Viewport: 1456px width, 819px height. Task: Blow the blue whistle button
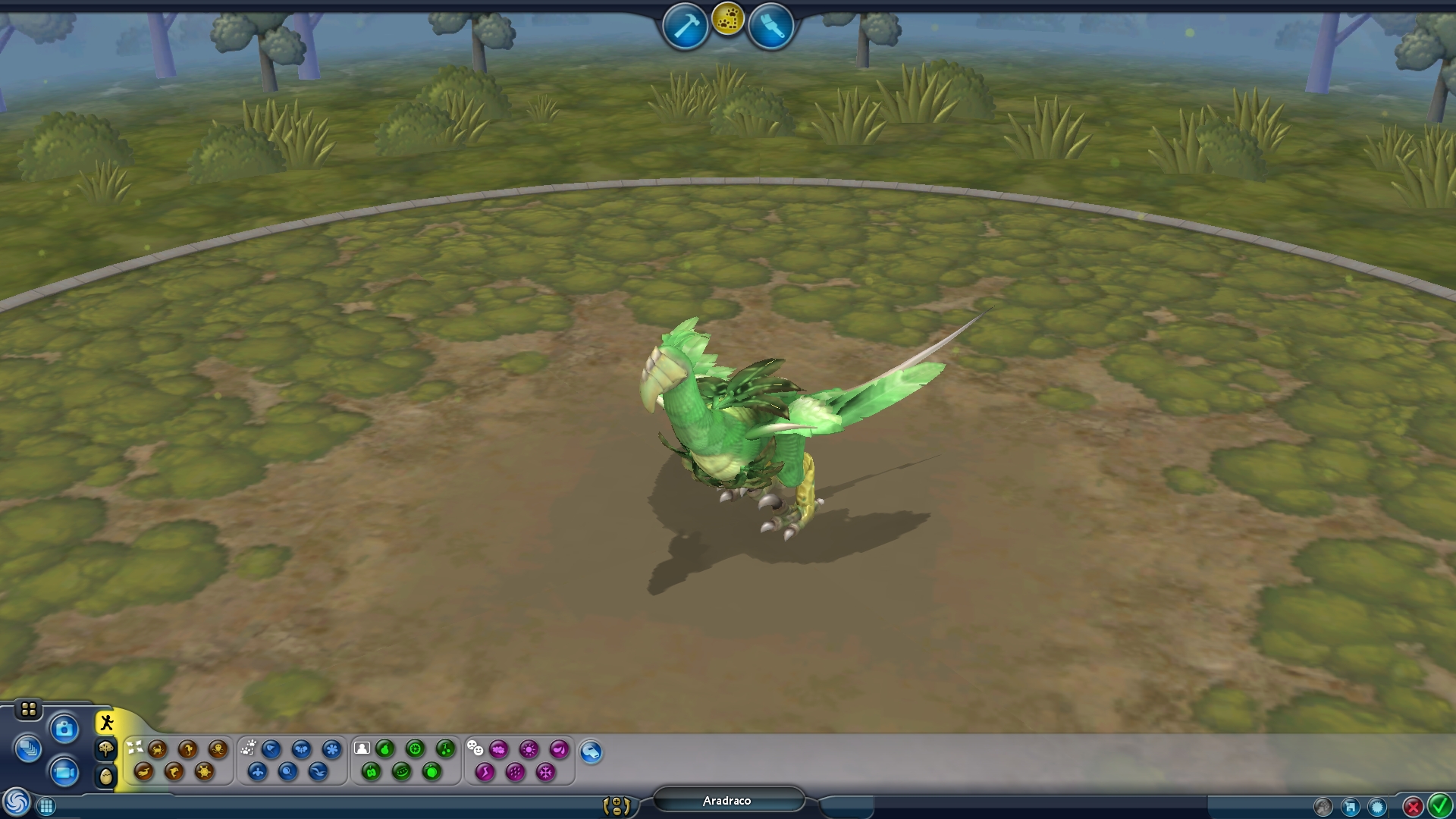click(591, 752)
